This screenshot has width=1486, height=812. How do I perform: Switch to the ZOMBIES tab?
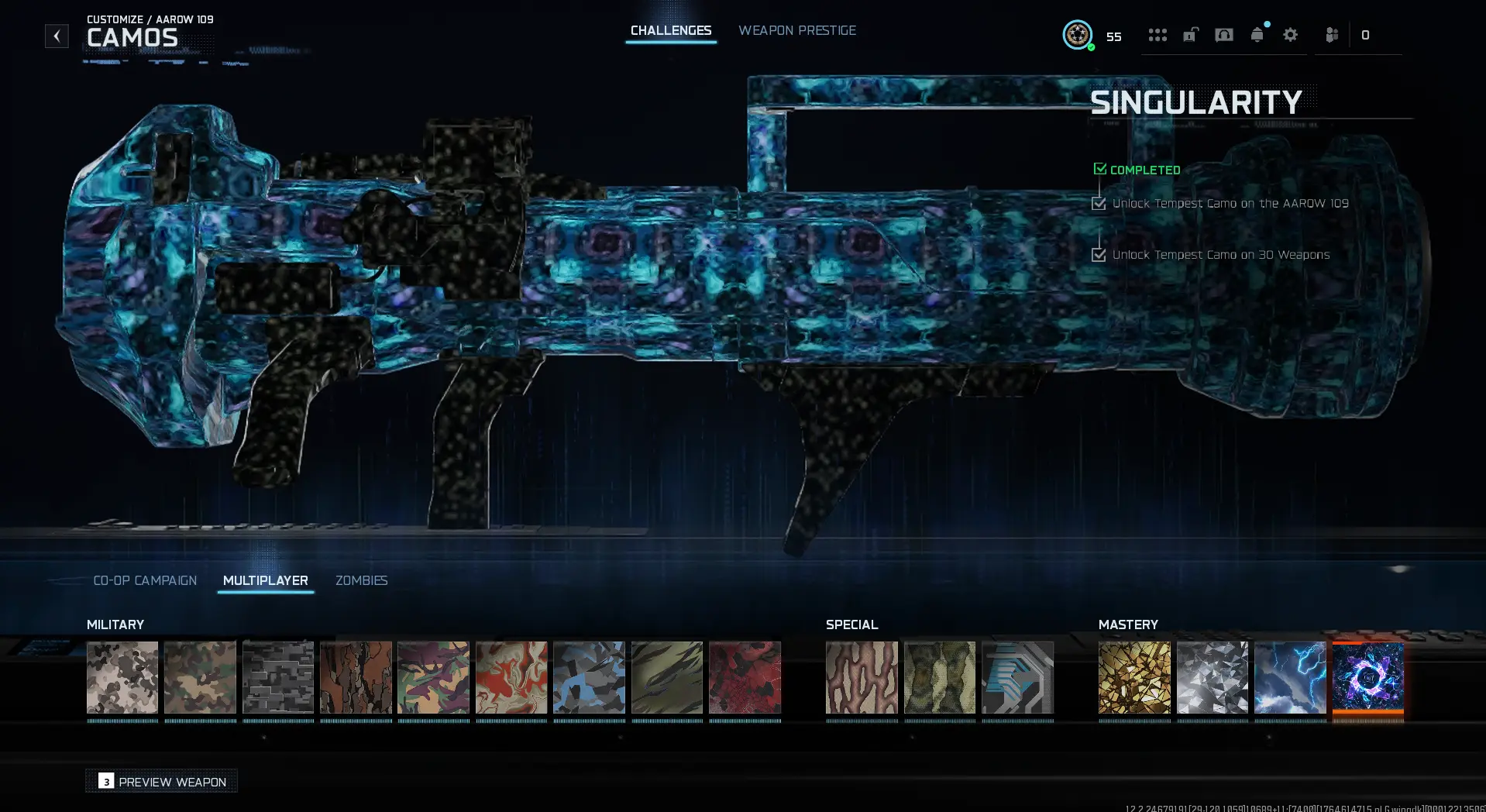point(361,580)
